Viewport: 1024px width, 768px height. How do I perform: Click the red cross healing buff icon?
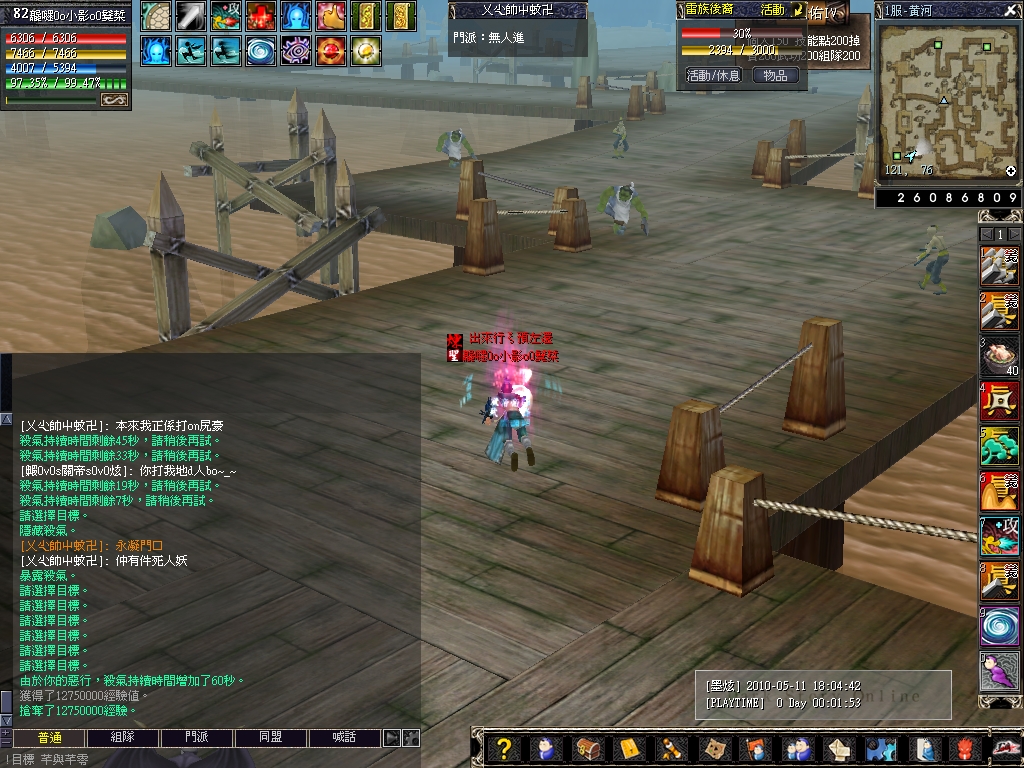262,16
